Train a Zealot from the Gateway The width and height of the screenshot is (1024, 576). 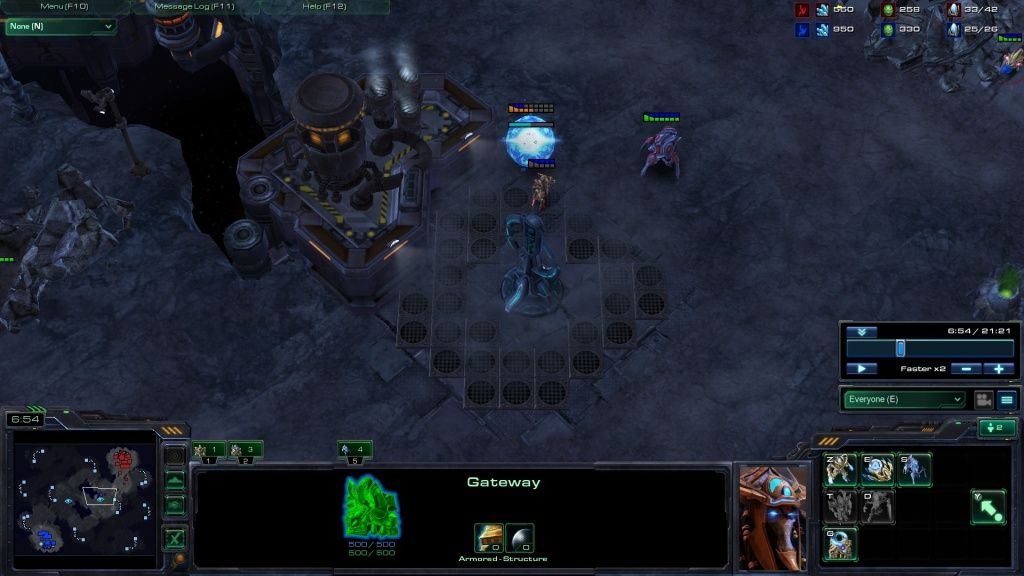coord(840,469)
